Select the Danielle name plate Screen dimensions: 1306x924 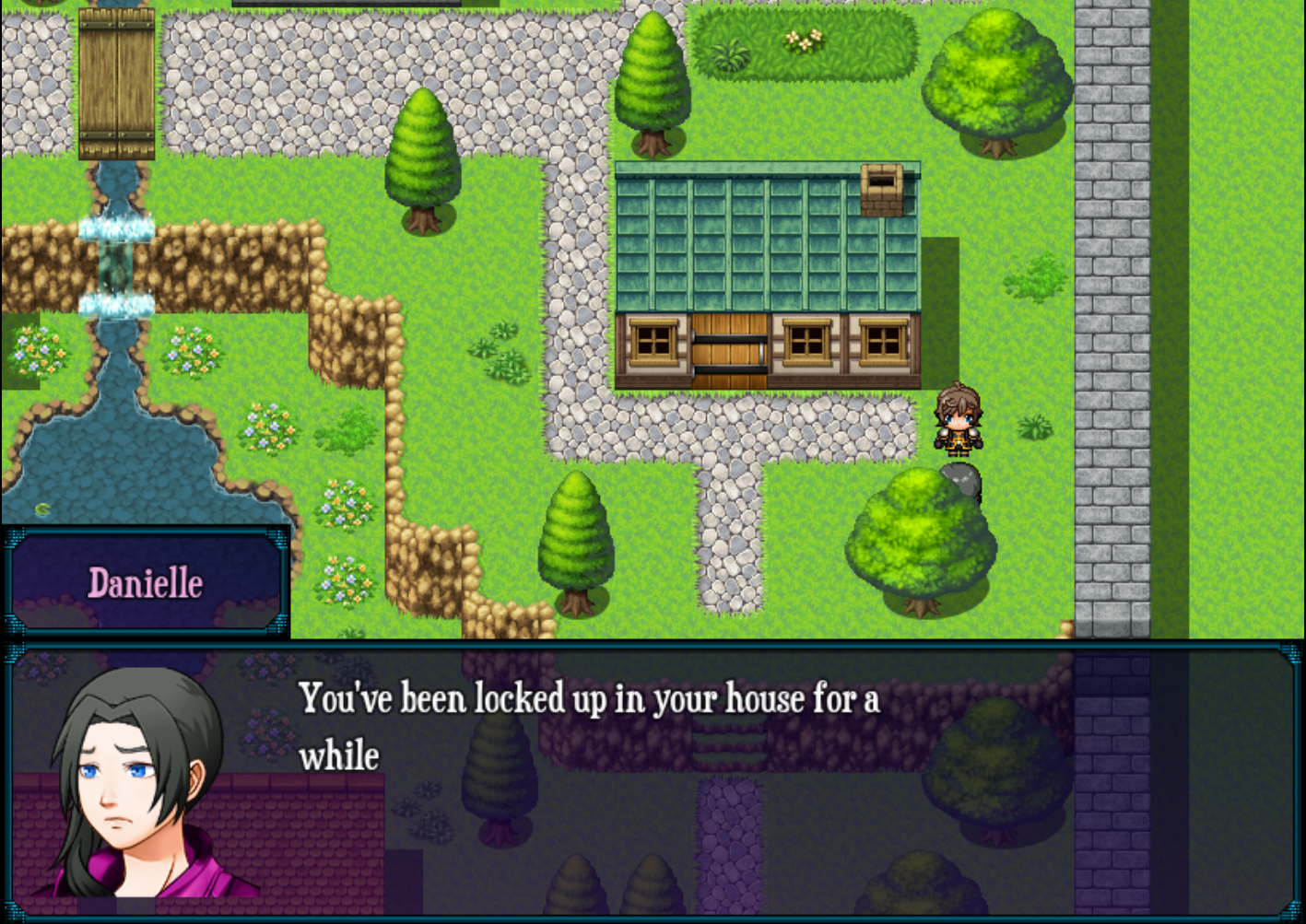coord(146,580)
